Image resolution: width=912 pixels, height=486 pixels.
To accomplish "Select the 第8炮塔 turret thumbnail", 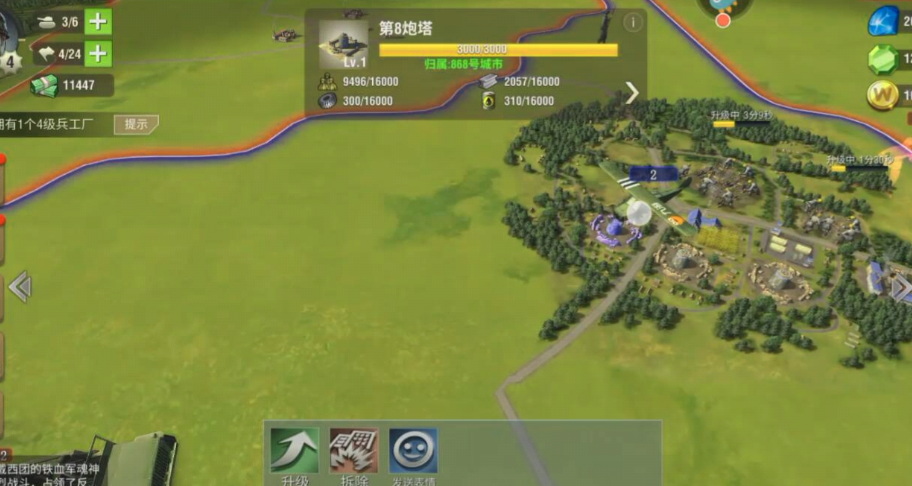I will (343, 44).
